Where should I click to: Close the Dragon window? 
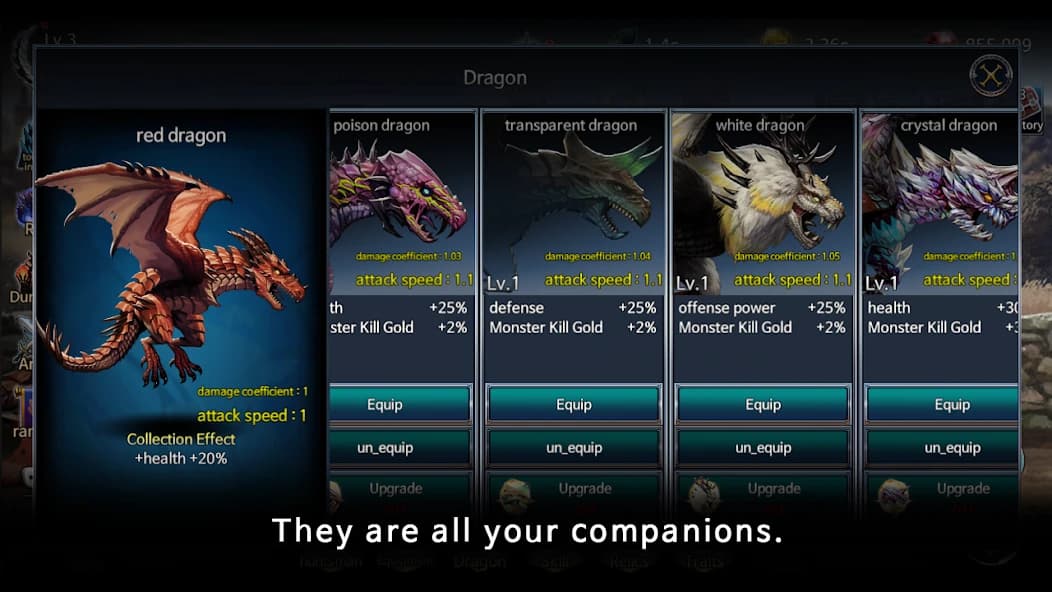[x=991, y=76]
